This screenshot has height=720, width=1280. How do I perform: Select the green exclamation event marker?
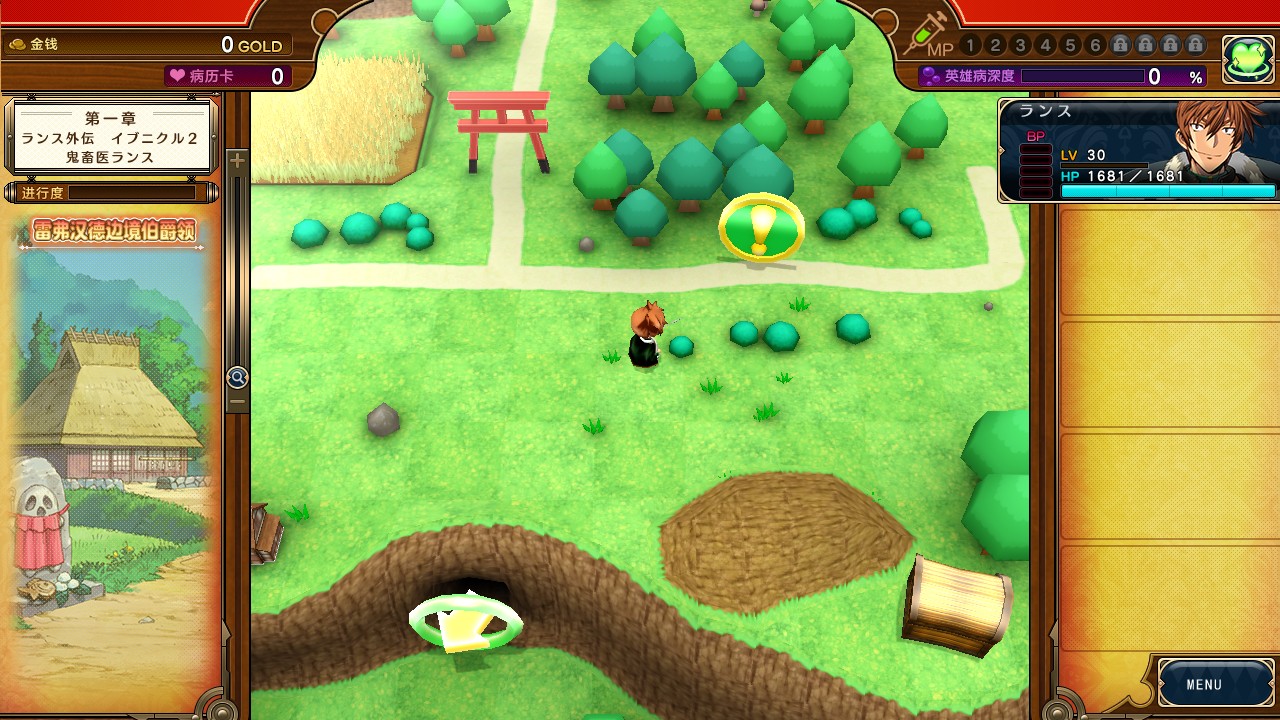(x=761, y=229)
